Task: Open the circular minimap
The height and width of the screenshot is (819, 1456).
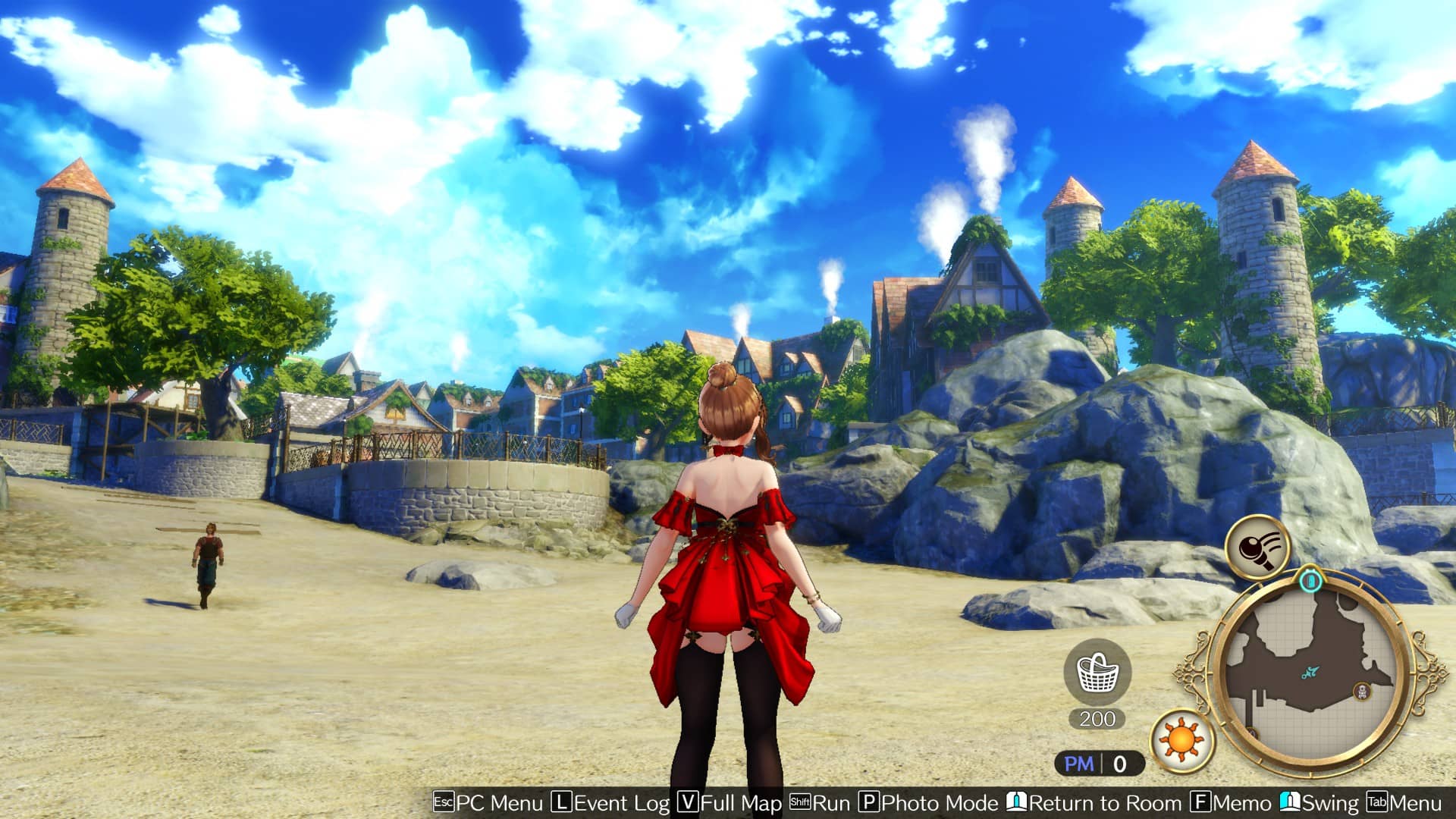Action: pyautogui.click(x=1310, y=674)
